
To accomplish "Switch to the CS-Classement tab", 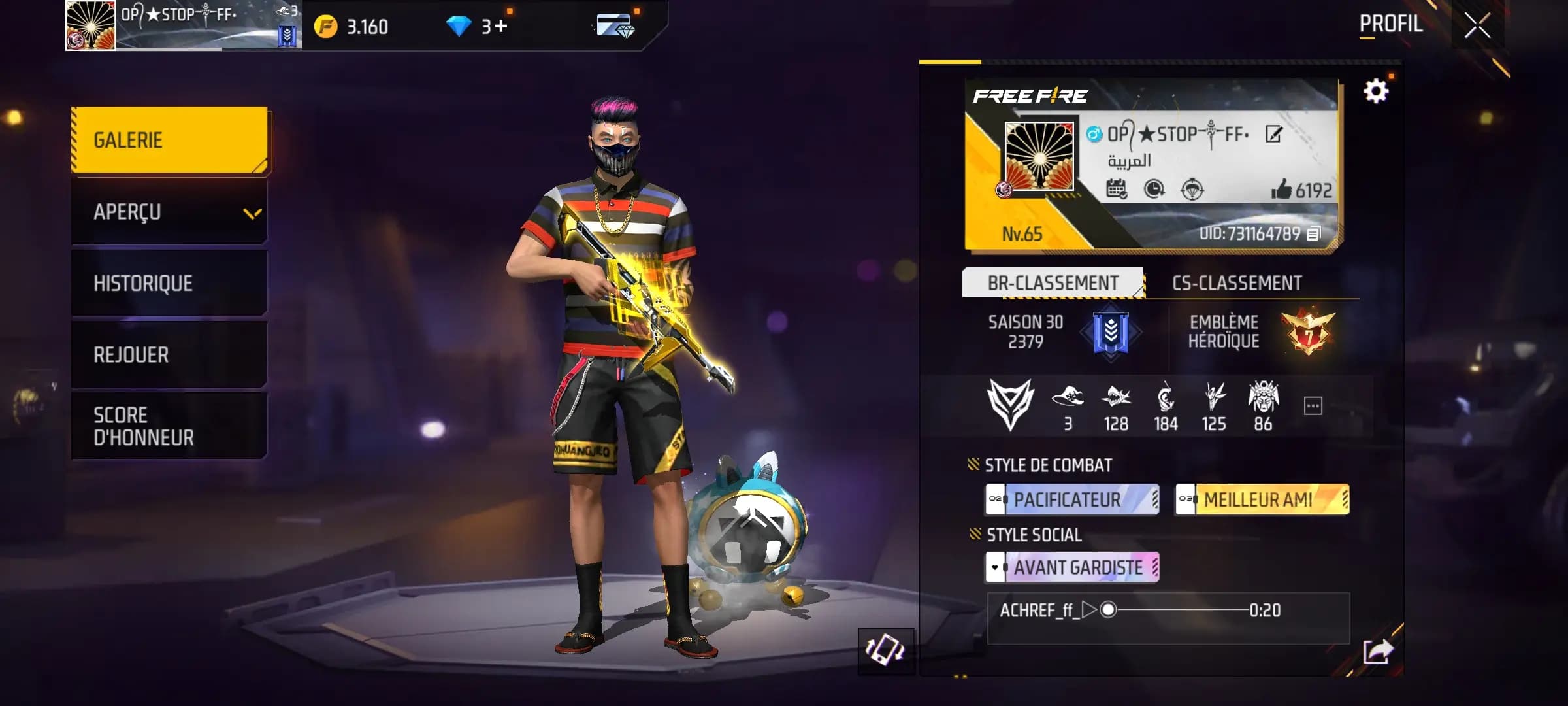I will click(1236, 283).
